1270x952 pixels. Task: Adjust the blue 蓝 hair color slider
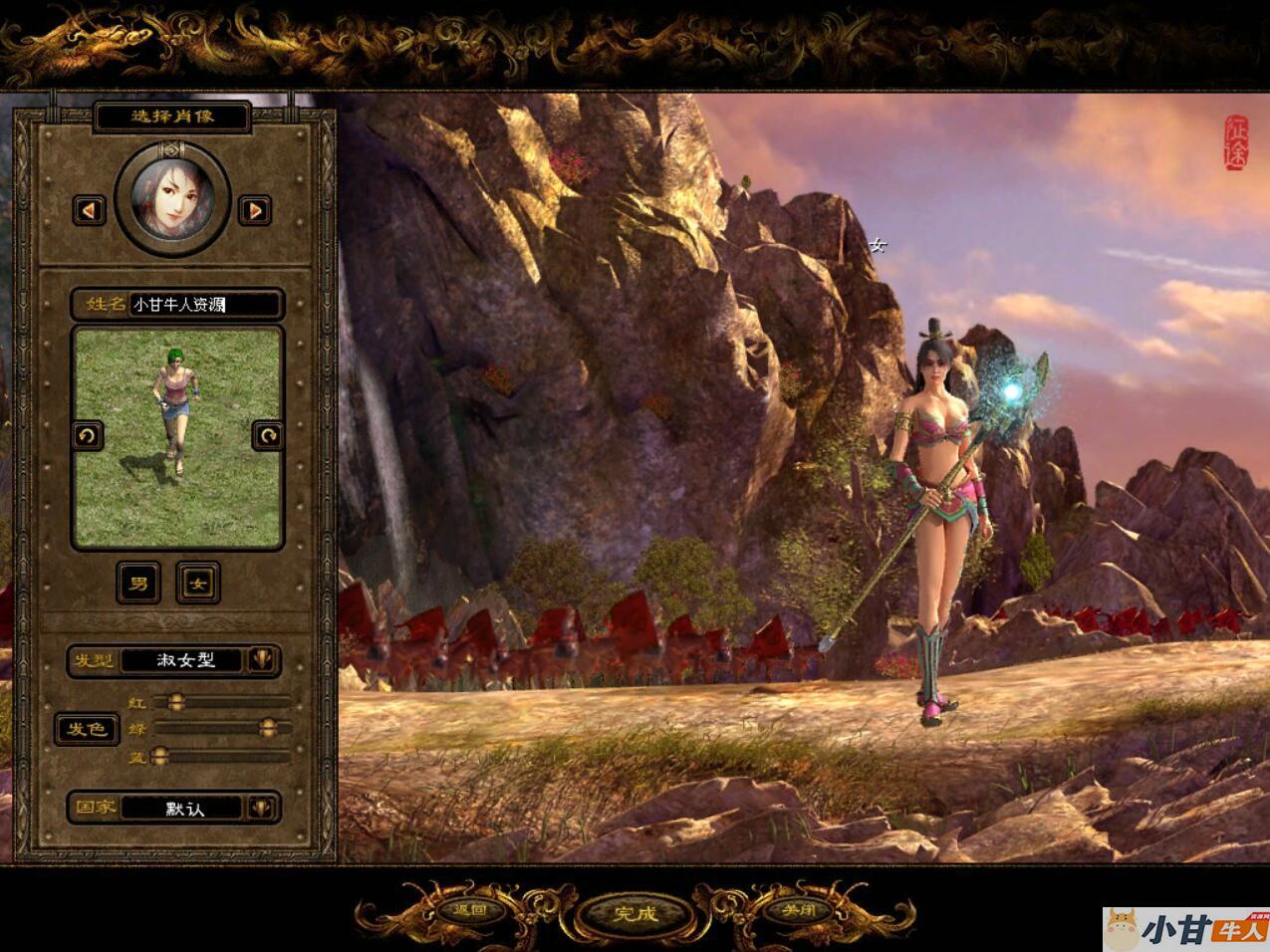[x=159, y=757]
